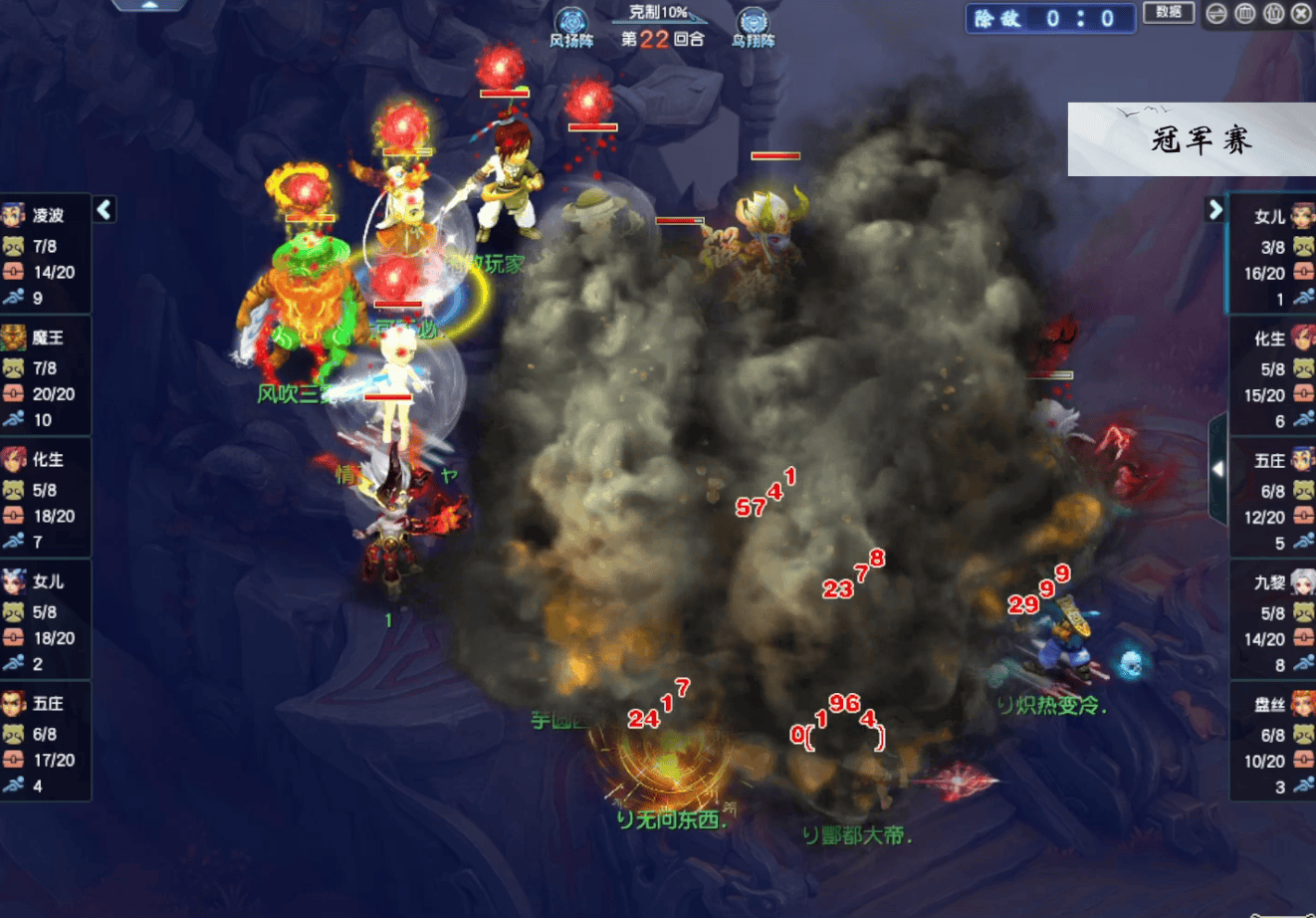Open the 数据 battle data panel
Screen dimensions: 1316x918
coord(1169,13)
